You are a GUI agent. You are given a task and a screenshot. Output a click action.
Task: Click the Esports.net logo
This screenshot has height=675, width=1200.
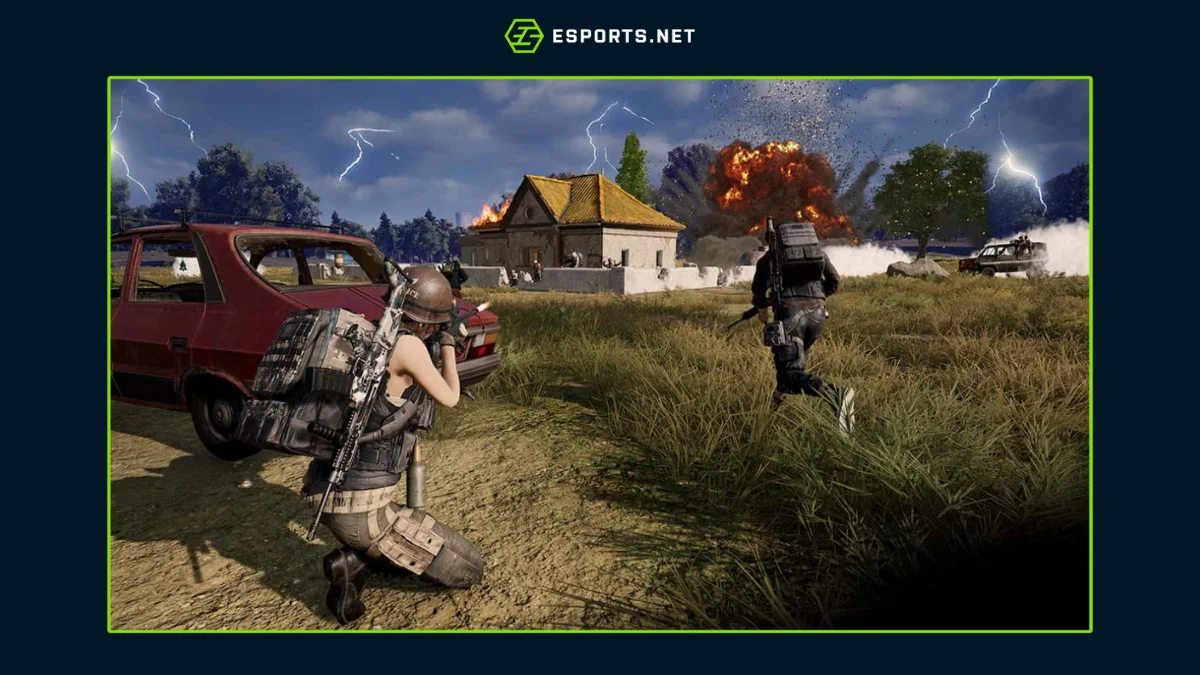point(599,36)
